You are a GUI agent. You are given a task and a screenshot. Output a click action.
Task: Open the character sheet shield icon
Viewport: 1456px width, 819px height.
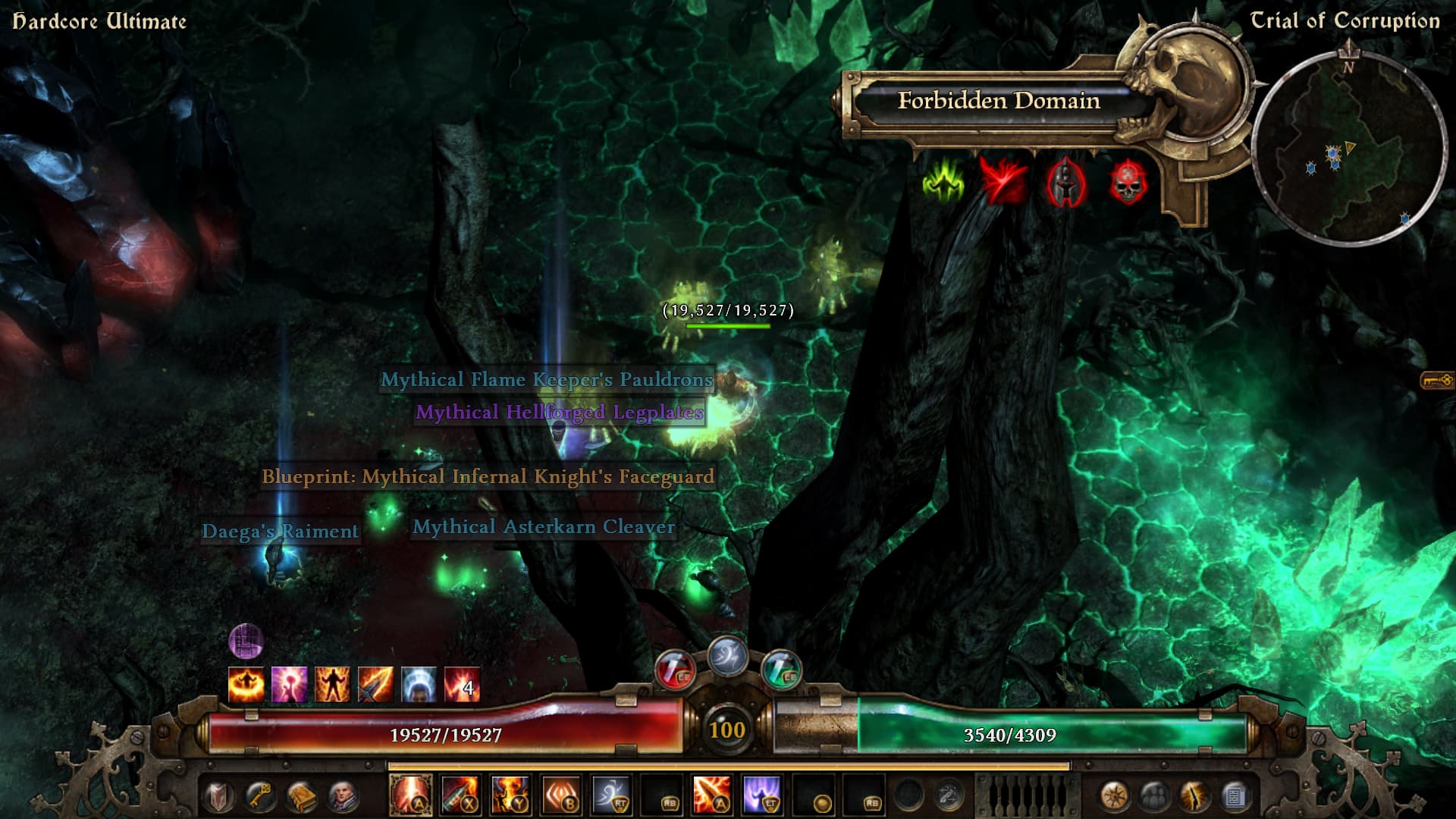click(219, 797)
